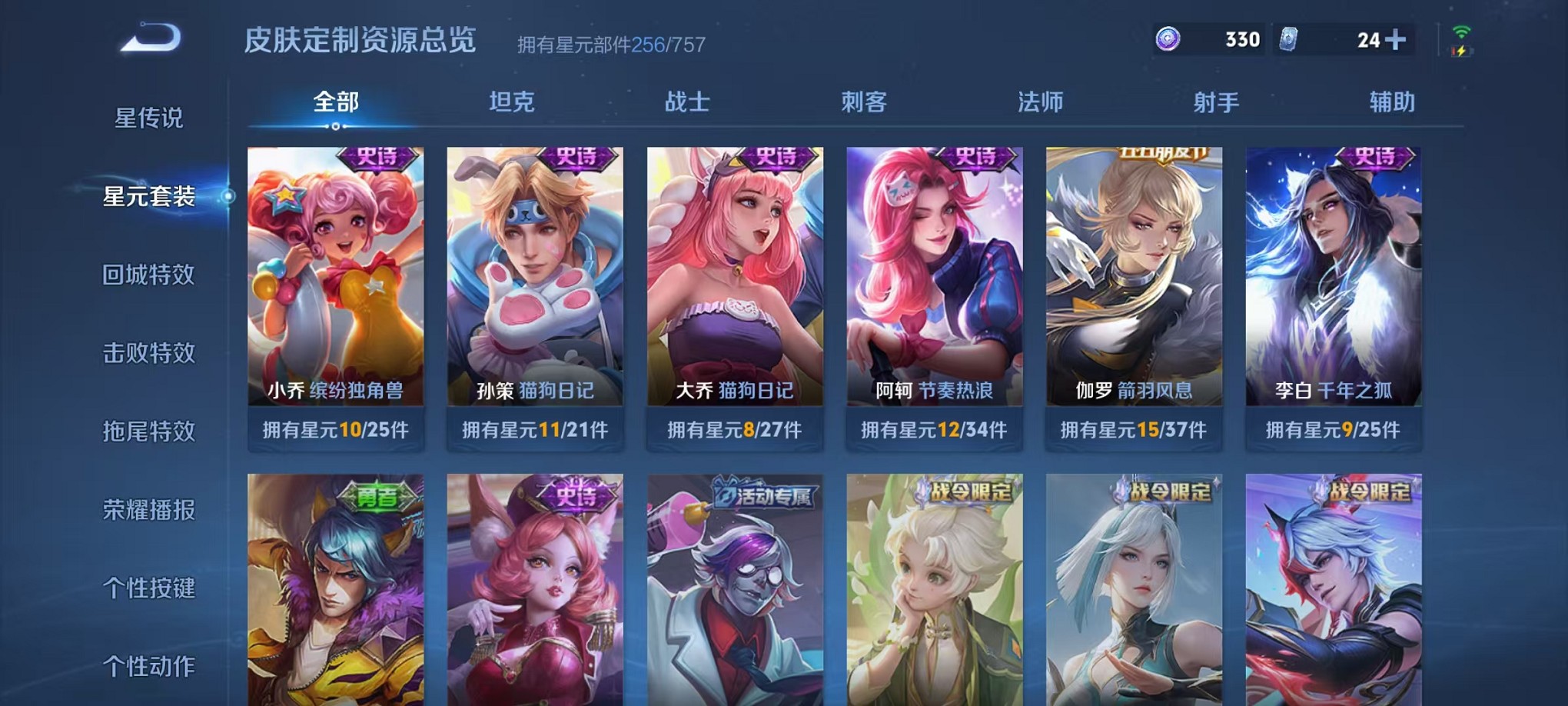Switch to the 坦克 tab
Viewport: 1568px width, 706px height.
click(512, 100)
